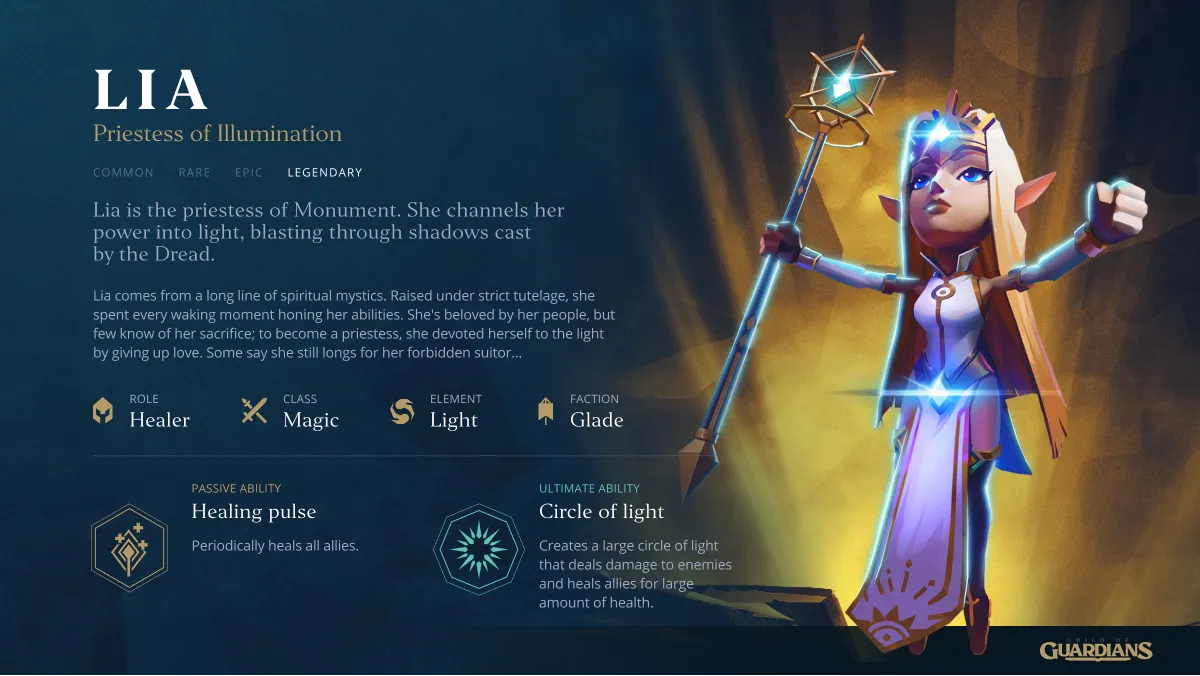Select the Rare rarity tab
This screenshot has height=676, width=1200.
coord(194,173)
